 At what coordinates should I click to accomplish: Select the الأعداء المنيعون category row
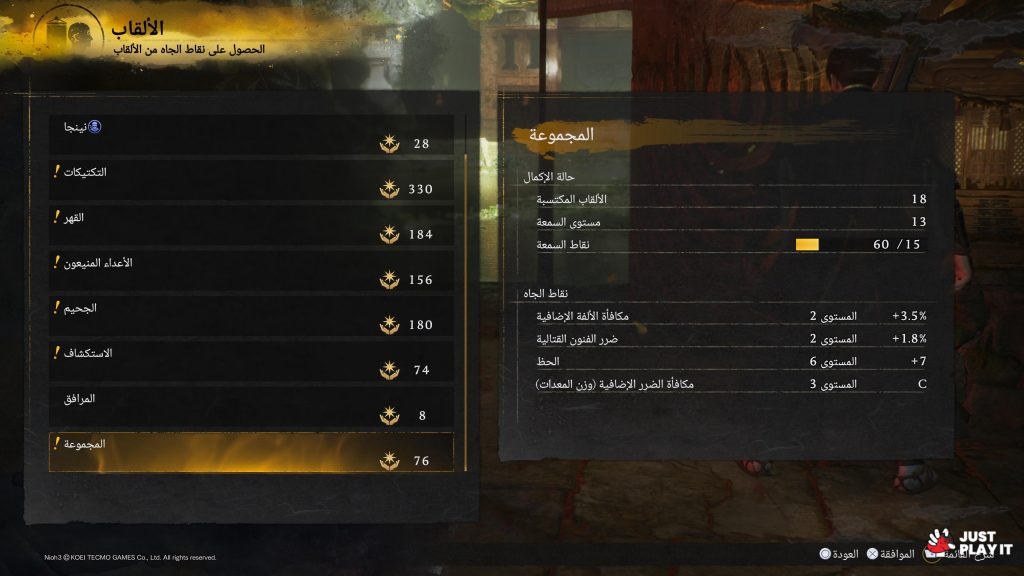pos(251,271)
